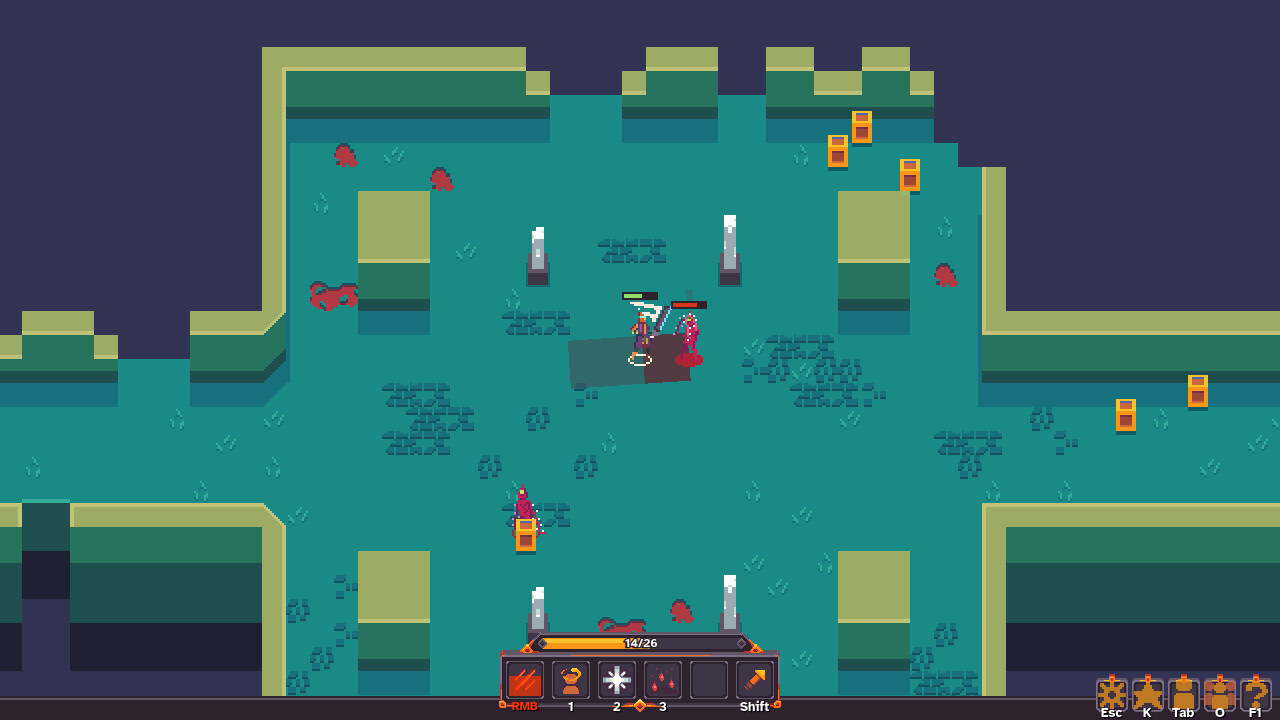Open the Esc settings gear icon
1280x720 pixels.
[x=1110, y=692]
